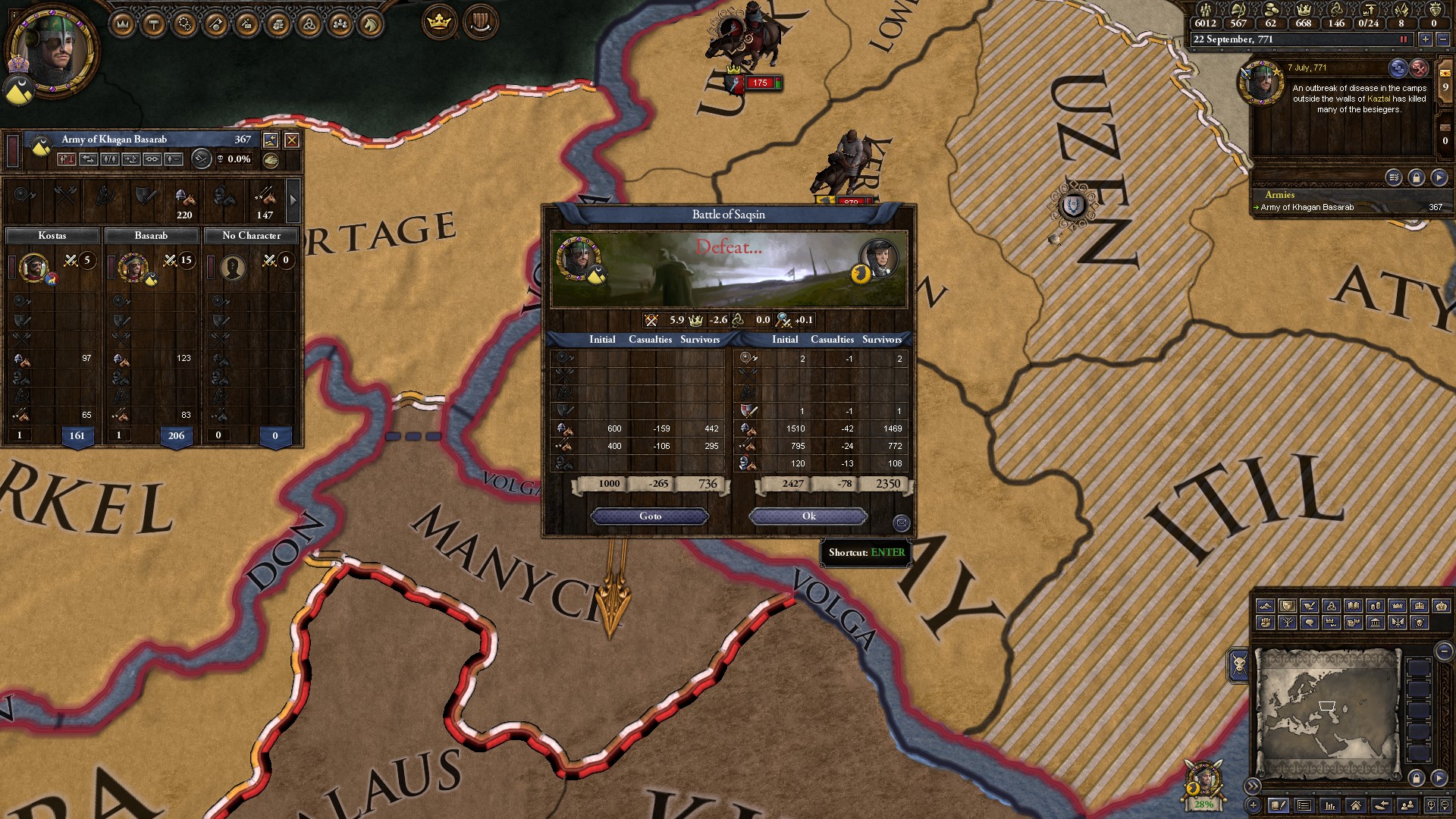Toggle assault with the crossed-axes siege button
Image resolution: width=1456 pixels, height=819 pixels.
coord(201,159)
